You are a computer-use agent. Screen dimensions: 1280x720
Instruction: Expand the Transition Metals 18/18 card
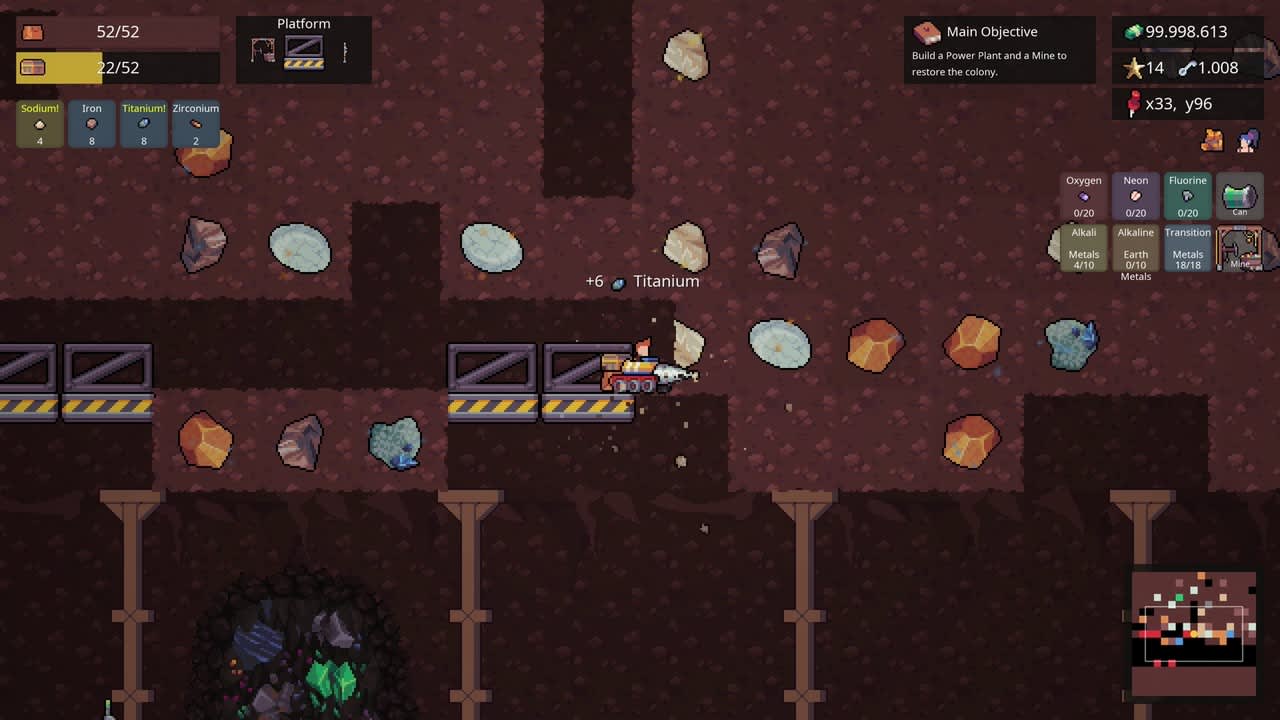[x=1187, y=248]
